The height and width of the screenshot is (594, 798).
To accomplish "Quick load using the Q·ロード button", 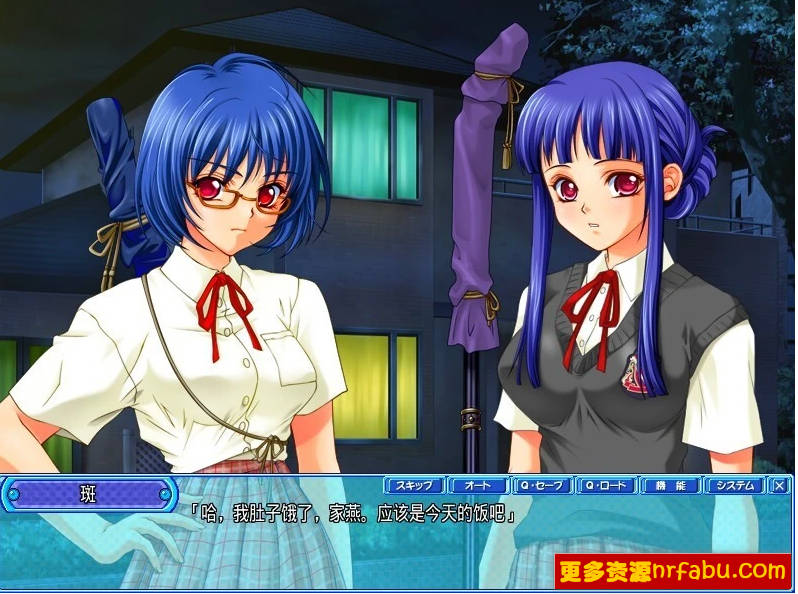I will [606, 486].
